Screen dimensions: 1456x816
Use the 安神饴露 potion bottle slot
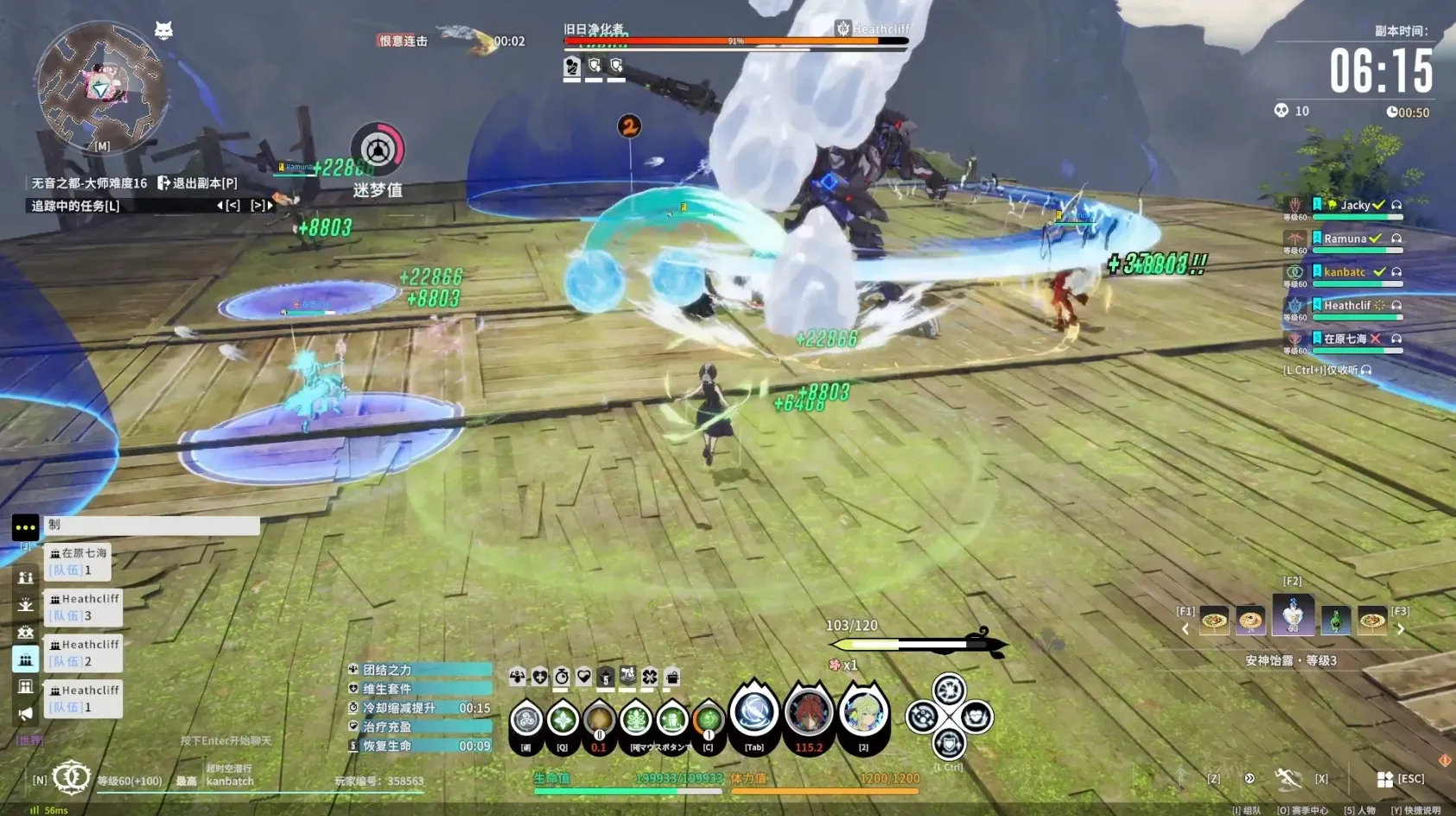click(1293, 616)
